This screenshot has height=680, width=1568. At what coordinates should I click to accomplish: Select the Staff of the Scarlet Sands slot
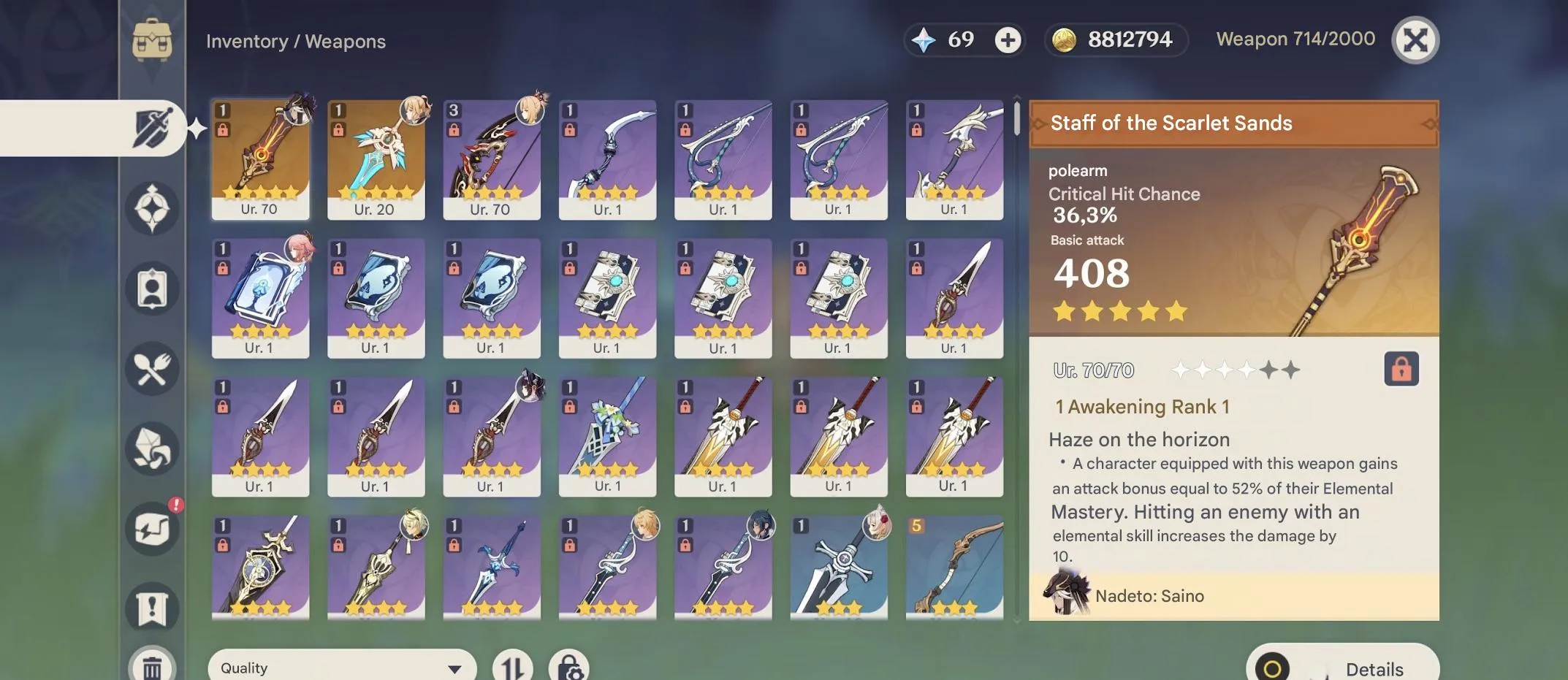click(260, 159)
